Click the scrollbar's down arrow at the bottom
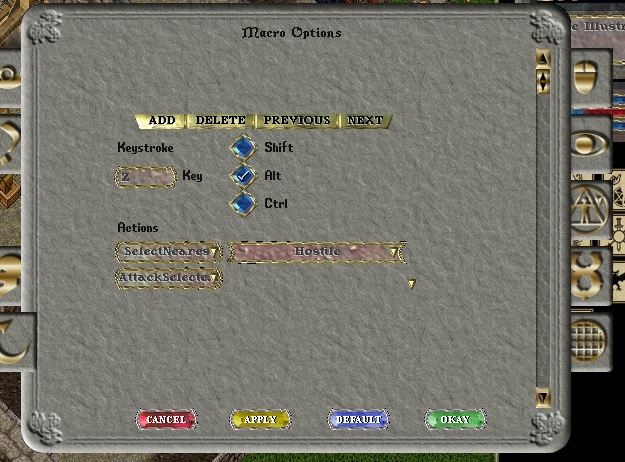 point(543,398)
